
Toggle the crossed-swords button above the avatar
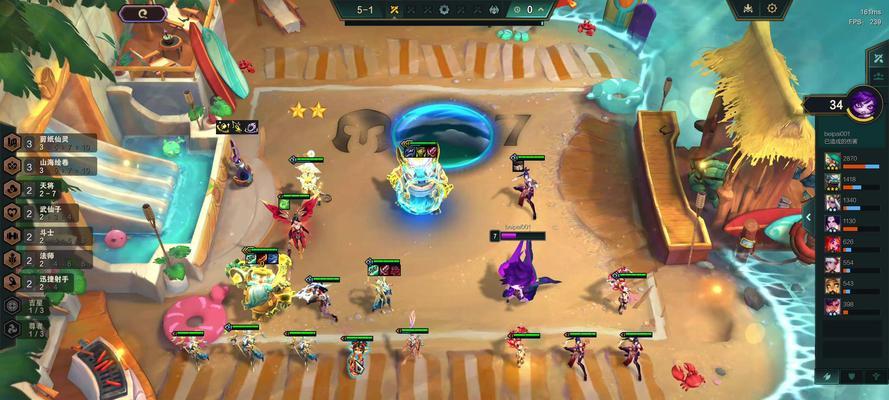(x=877, y=60)
